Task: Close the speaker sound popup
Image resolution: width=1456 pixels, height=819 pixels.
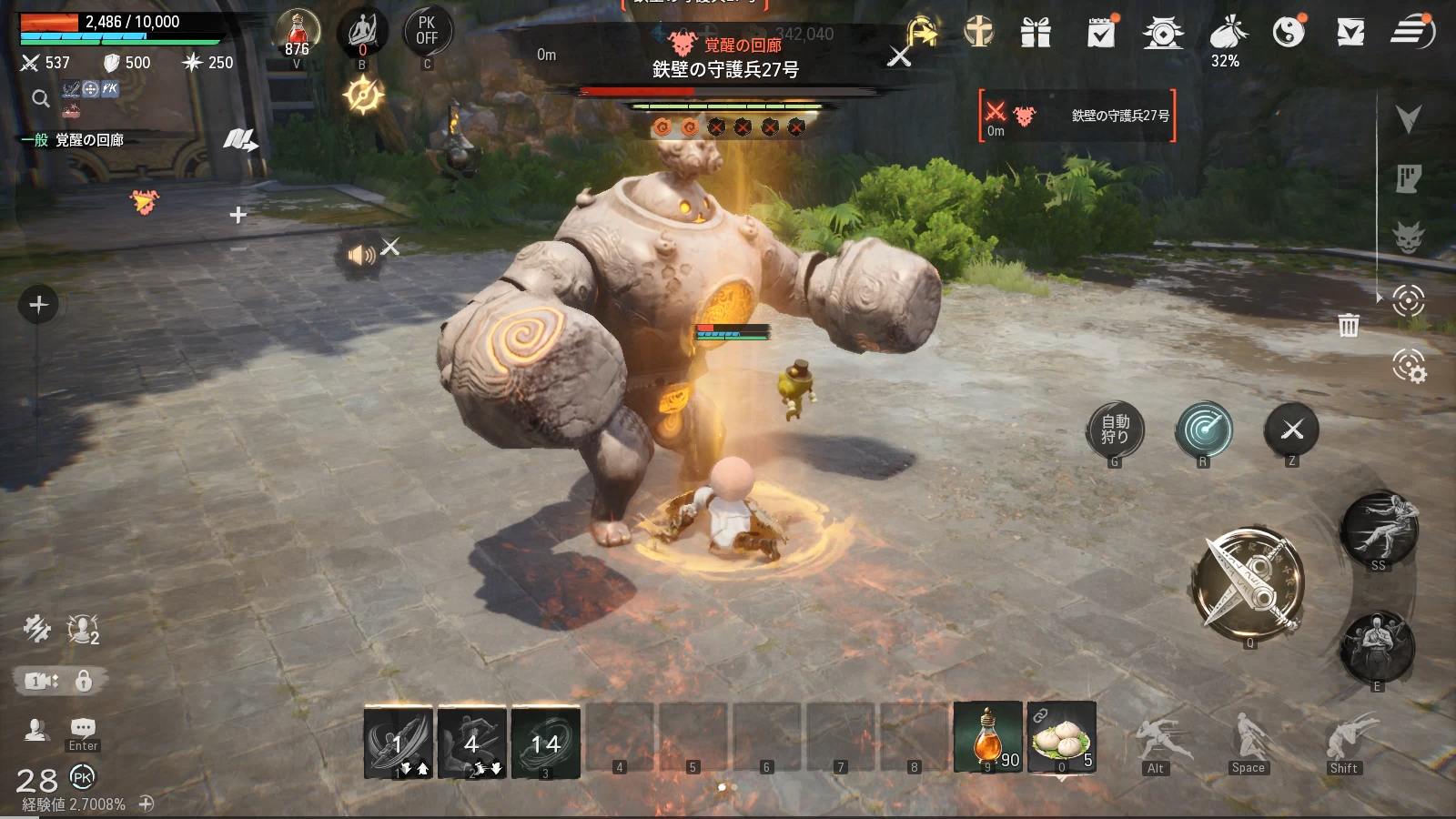Action: click(x=390, y=247)
